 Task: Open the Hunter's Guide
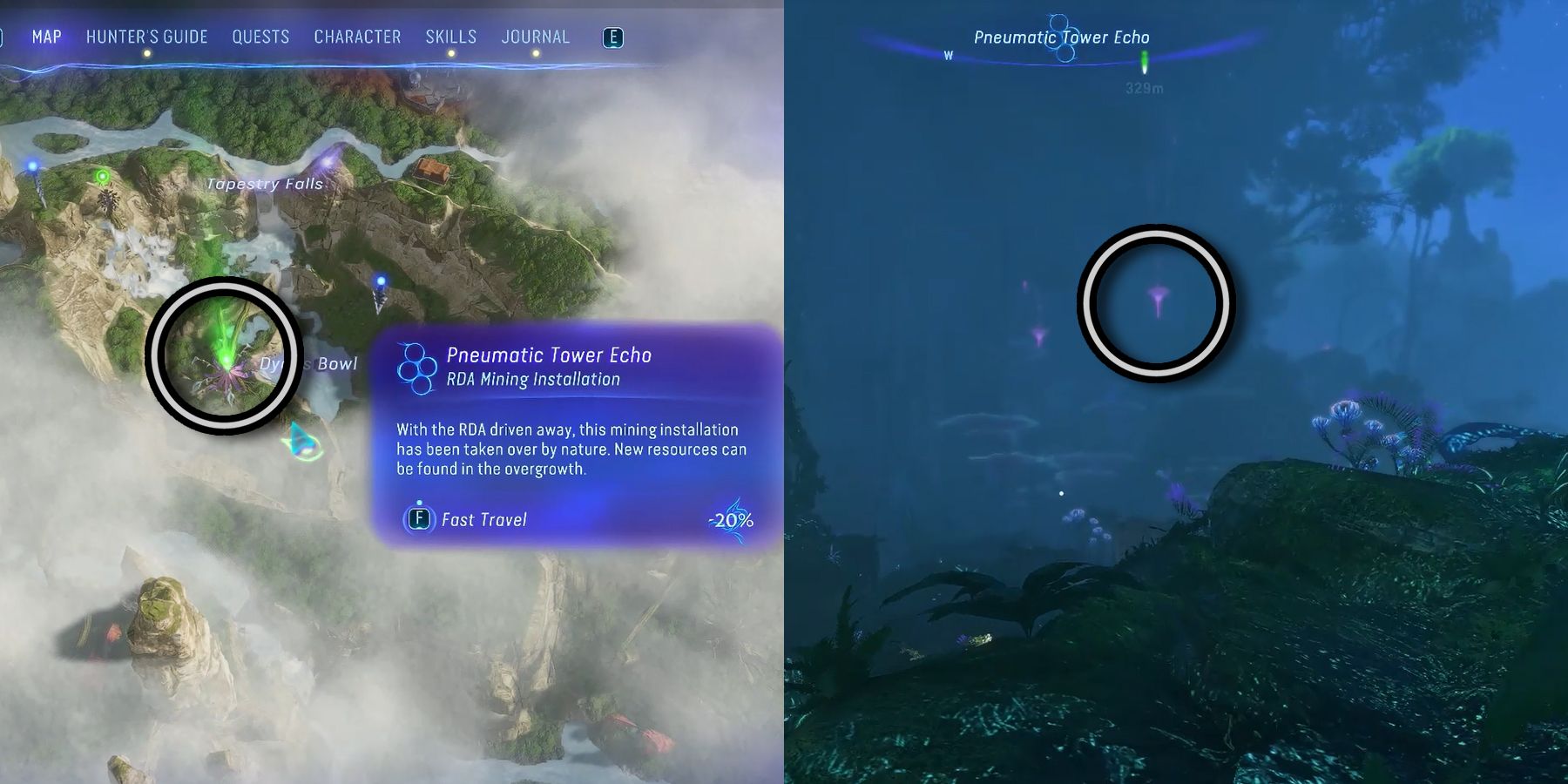click(x=146, y=37)
